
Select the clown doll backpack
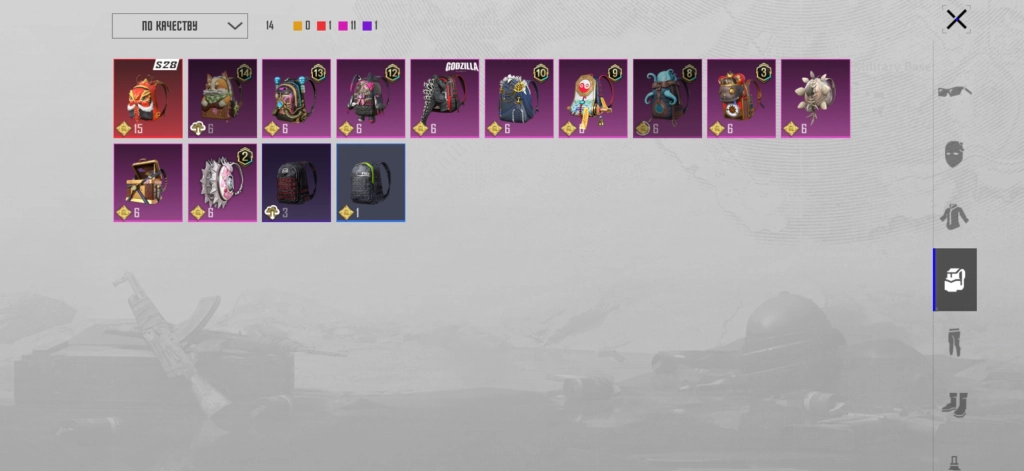coord(593,98)
